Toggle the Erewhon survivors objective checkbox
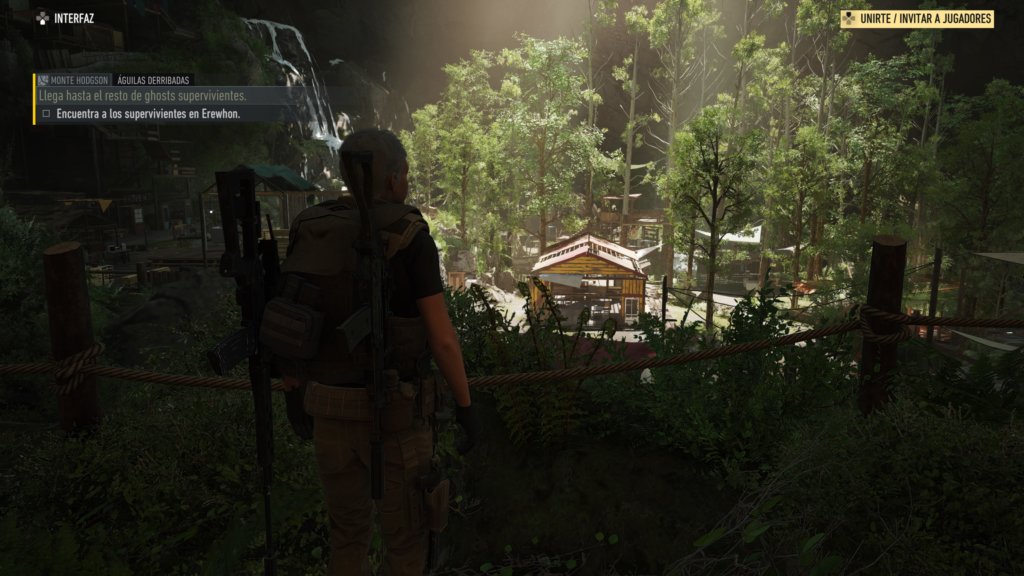Image resolution: width=1024 pixels, height=576 pixels. click(46, 114)
